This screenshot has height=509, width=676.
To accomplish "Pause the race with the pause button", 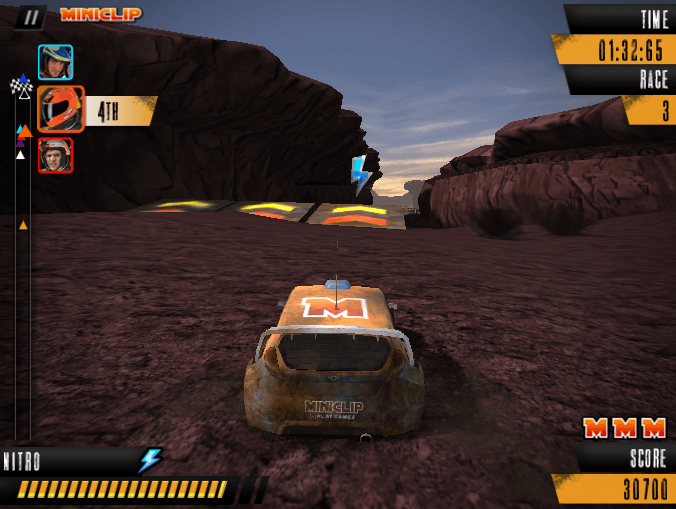I will [x=33, y=16].
